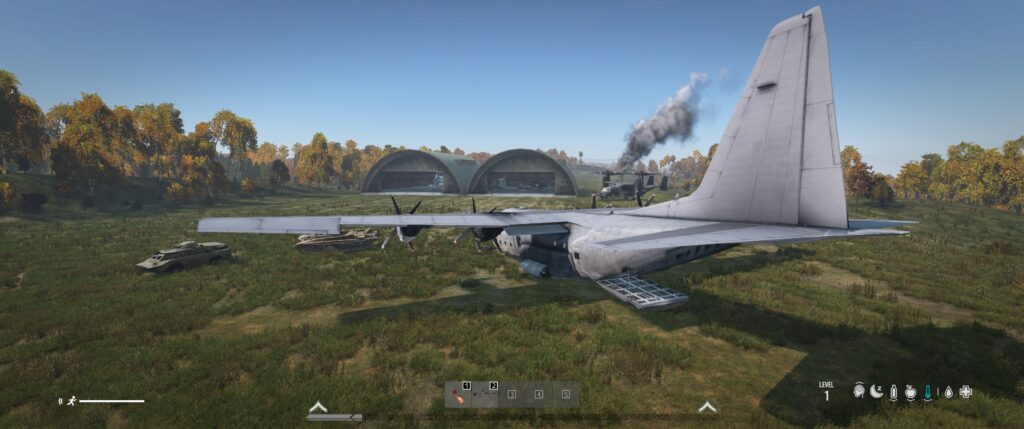This screenshot has width=1024, height=429.
Task: Click the teal thermometer temperature icon
Action: [928, 392]
